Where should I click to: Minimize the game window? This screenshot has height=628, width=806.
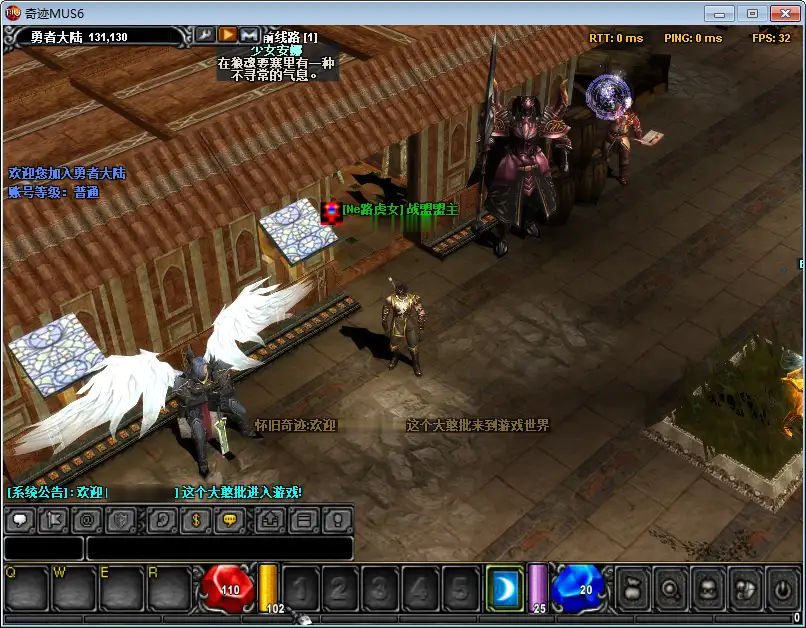(718, 13)
